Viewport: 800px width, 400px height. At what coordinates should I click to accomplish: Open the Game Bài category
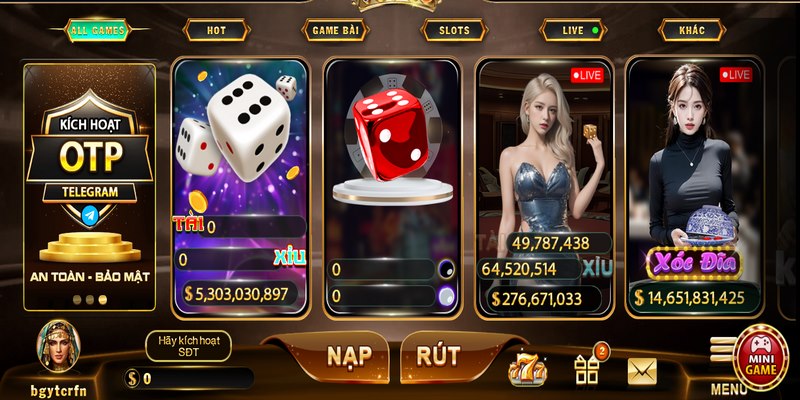point(334,30)
